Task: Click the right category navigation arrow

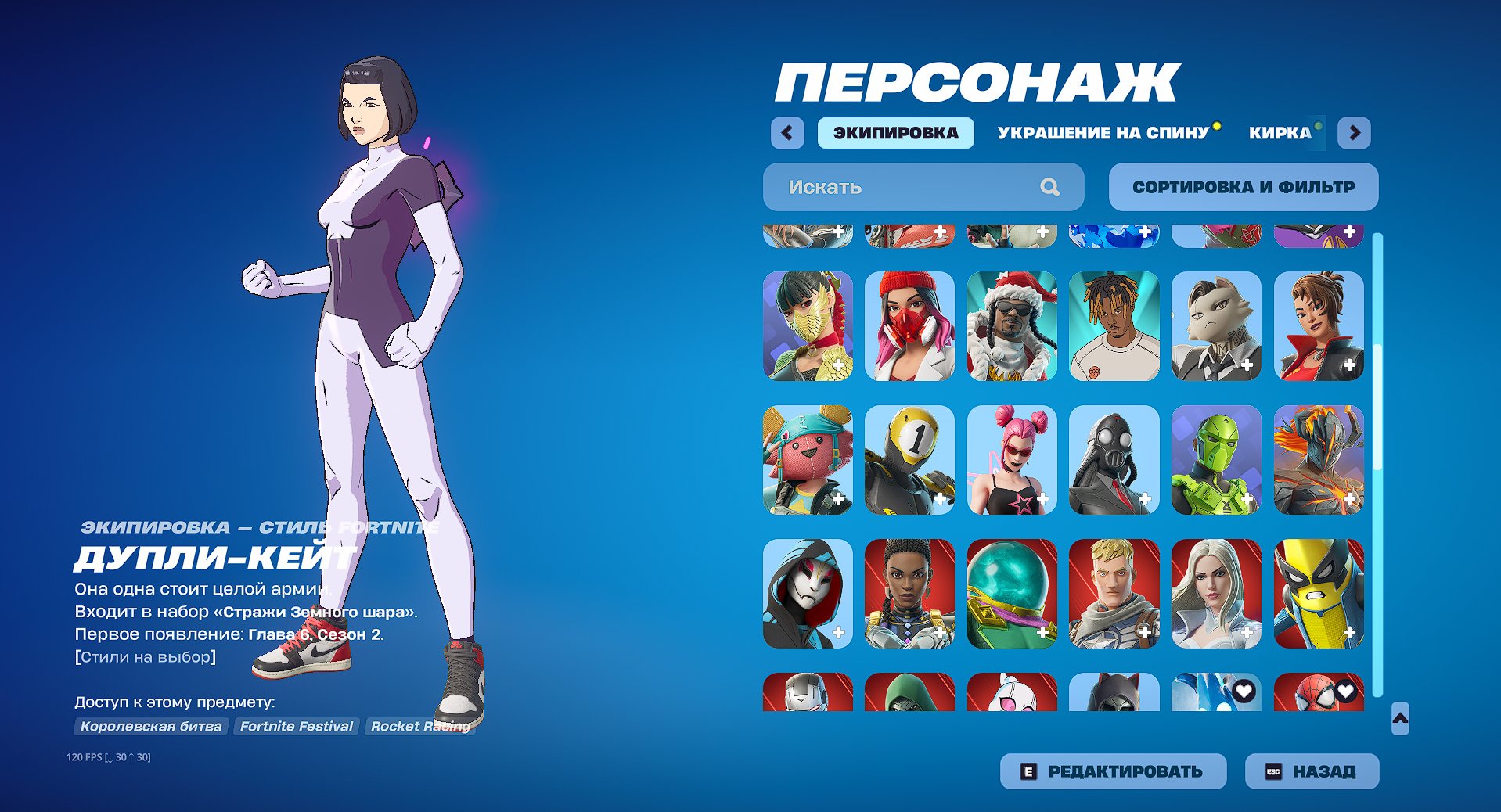Action: point(1354,132)
